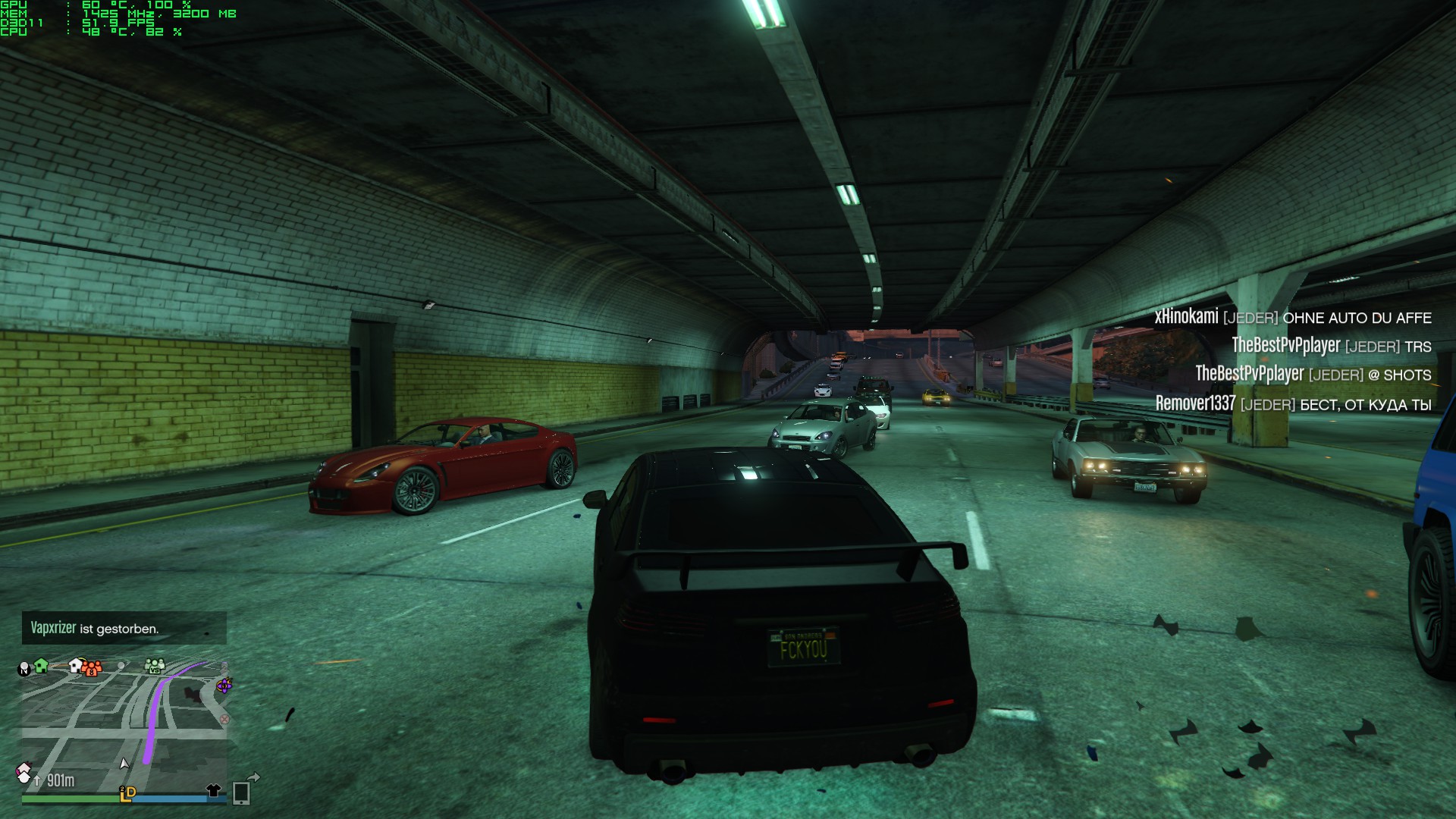Open the phone icon beside the minimap

click(x=241, y=792)
